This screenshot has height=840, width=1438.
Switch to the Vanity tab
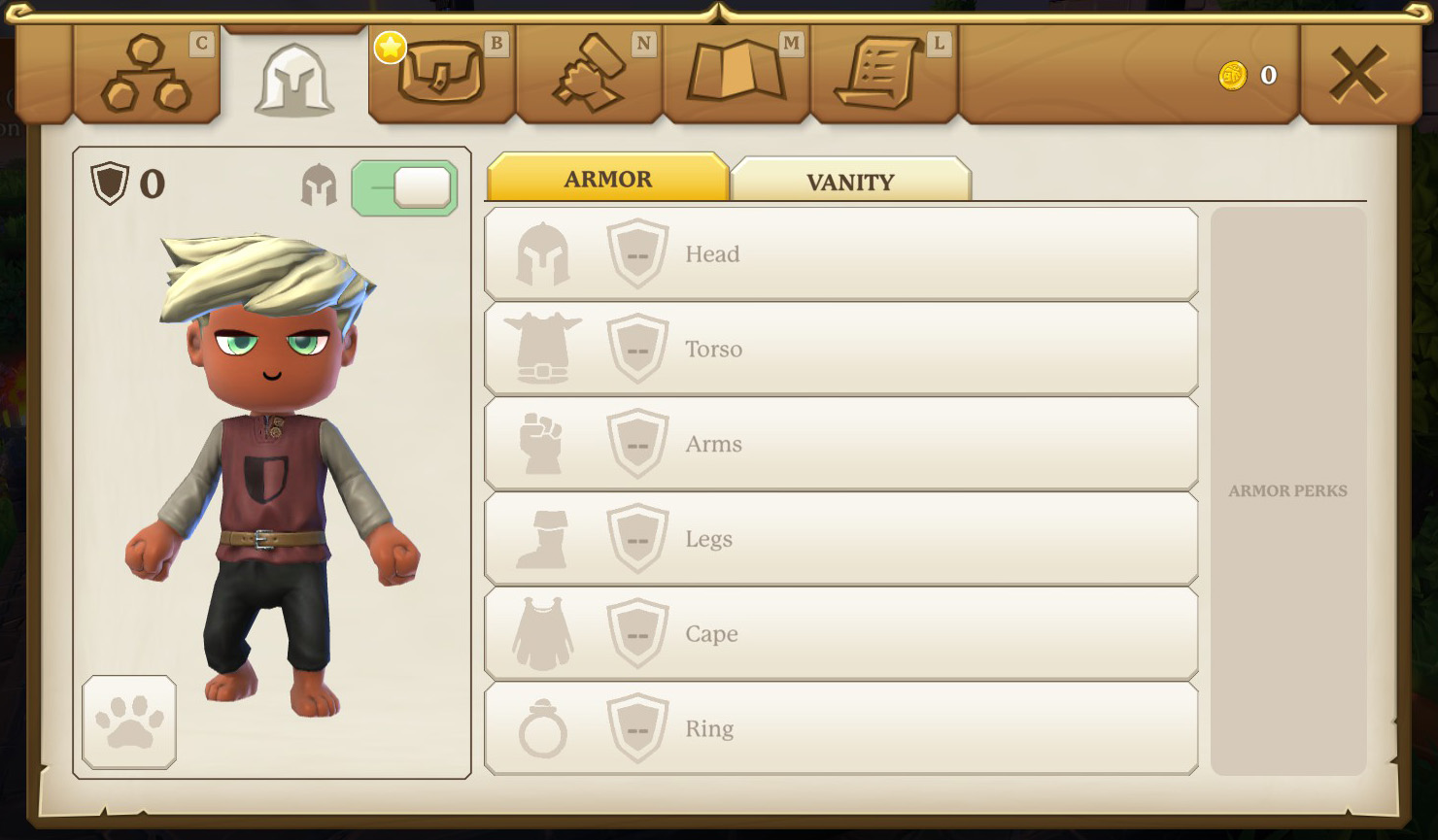[x=850, y=182]
